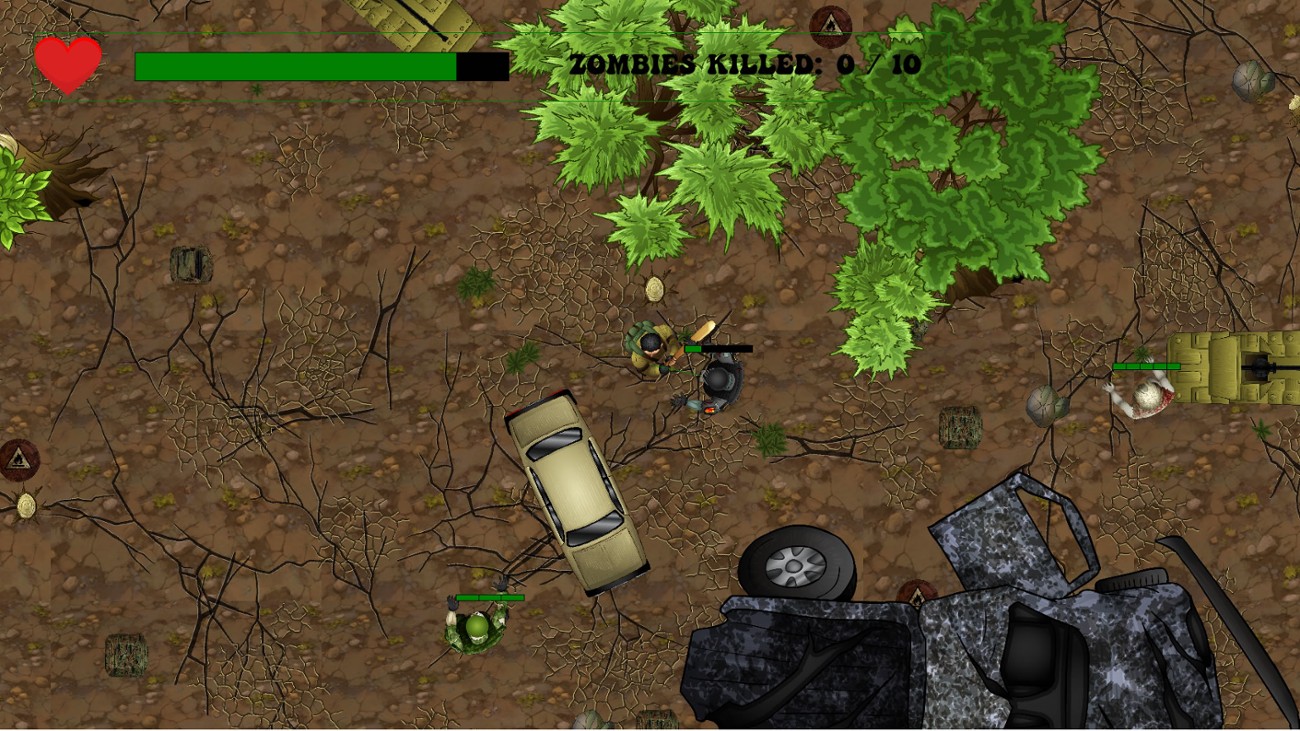Click the red heart health icon
Image resolution: width=1300 pixels, height=731 pixels.
pos(68,65)
